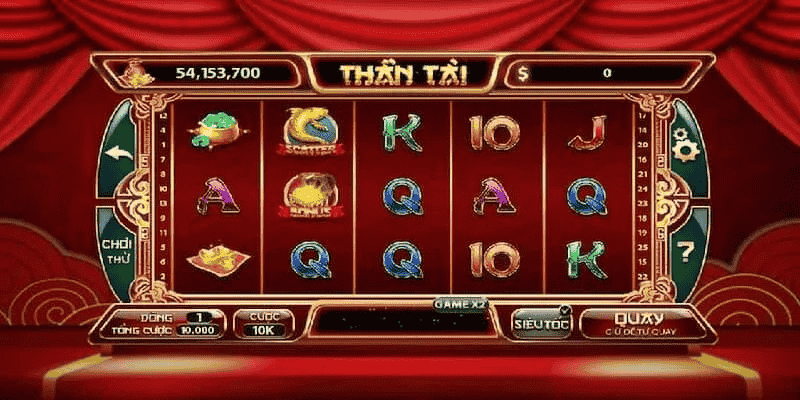
Task: Open the help question mark panel
Action: coord(686,252)
